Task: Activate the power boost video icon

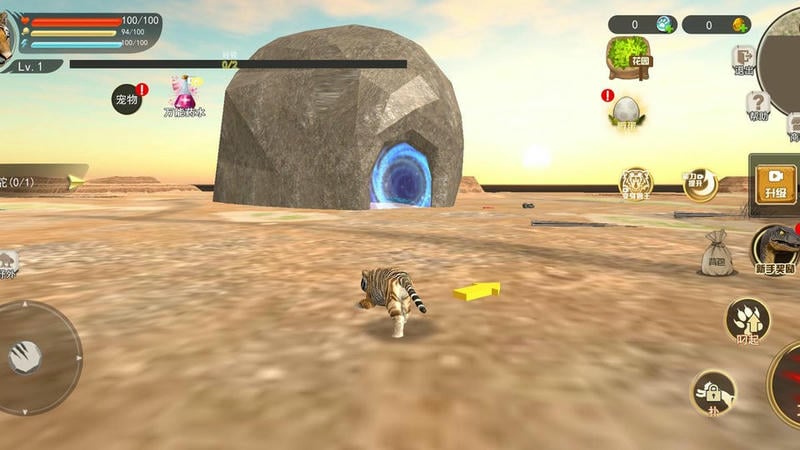Action: click(700, 184)
